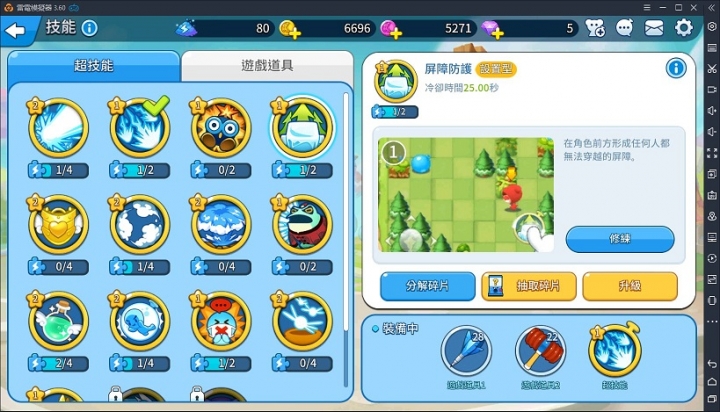Start practice with the 修練 button
Image resolution: width=720 pixels, height=412 pixels.
click(619, 240)
